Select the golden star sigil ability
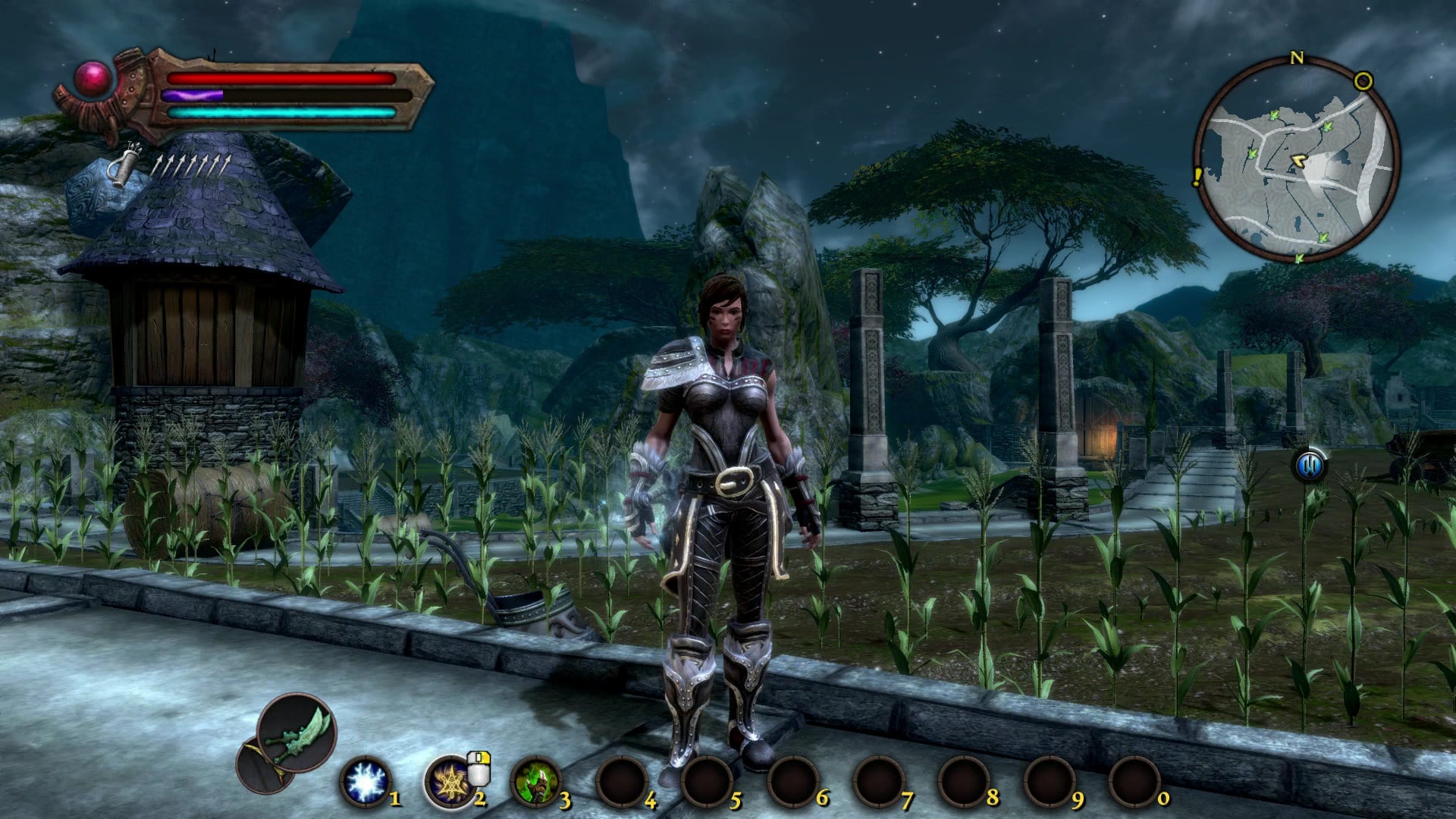Screen dimensions: 1456x819 point(450,782)
